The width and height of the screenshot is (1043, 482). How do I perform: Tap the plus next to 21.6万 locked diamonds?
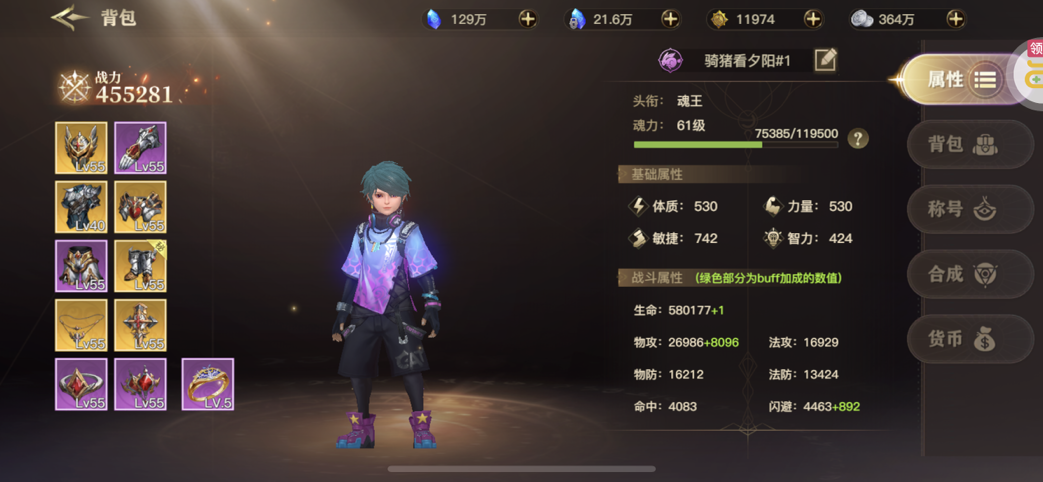click(x=670, y=19)
